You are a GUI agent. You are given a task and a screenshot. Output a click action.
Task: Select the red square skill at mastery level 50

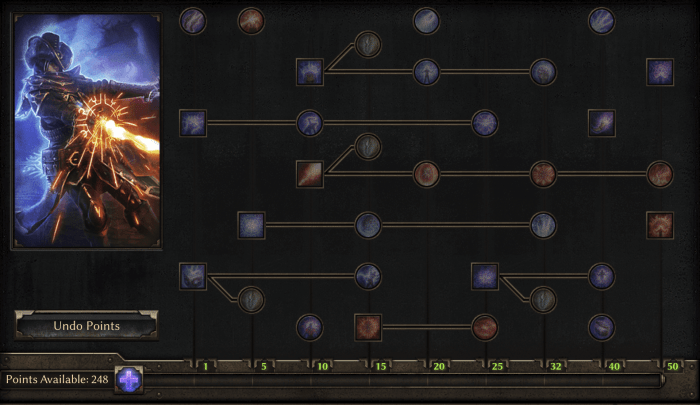click(x=660, y=224)
